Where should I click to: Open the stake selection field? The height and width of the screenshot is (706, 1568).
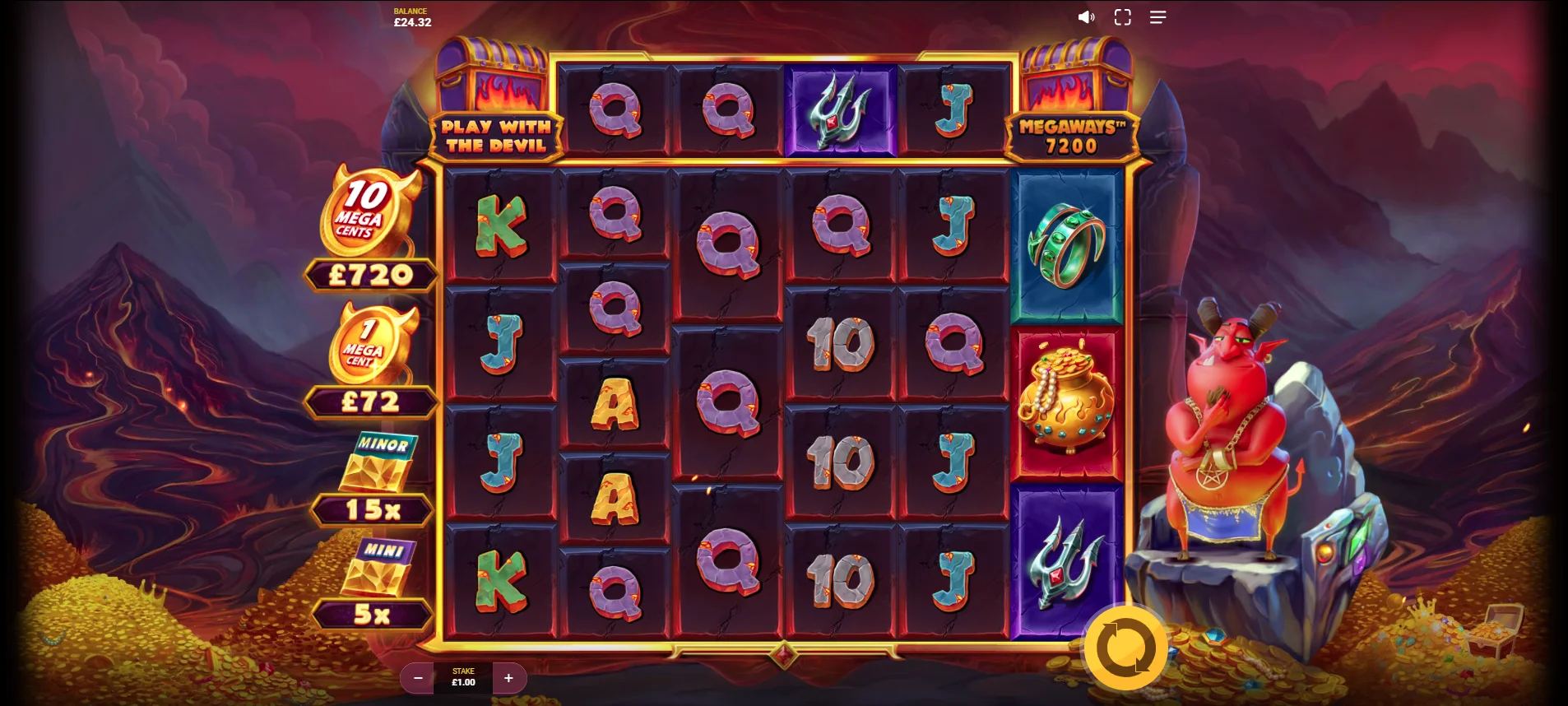pos(462,678)
